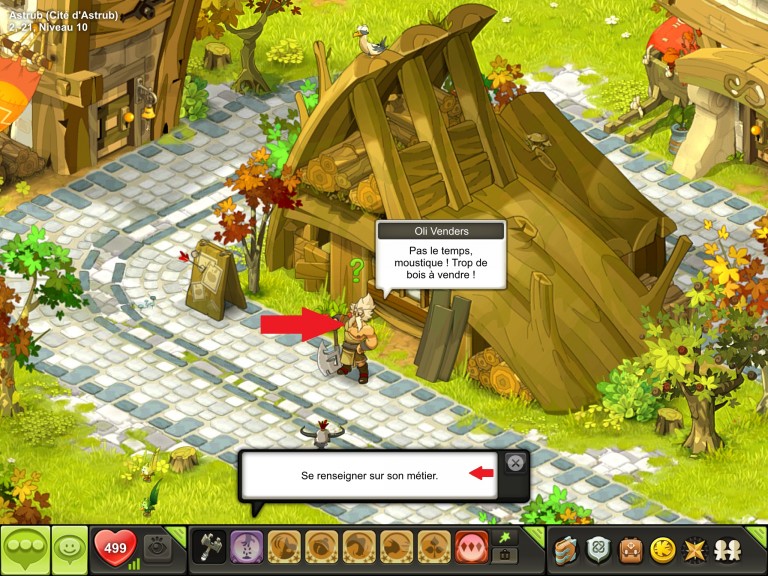Screen dimensions: 768x576
Task: Choose 'Se renseigner sur son métier' dialogue option
Action: tap(370, 475)
